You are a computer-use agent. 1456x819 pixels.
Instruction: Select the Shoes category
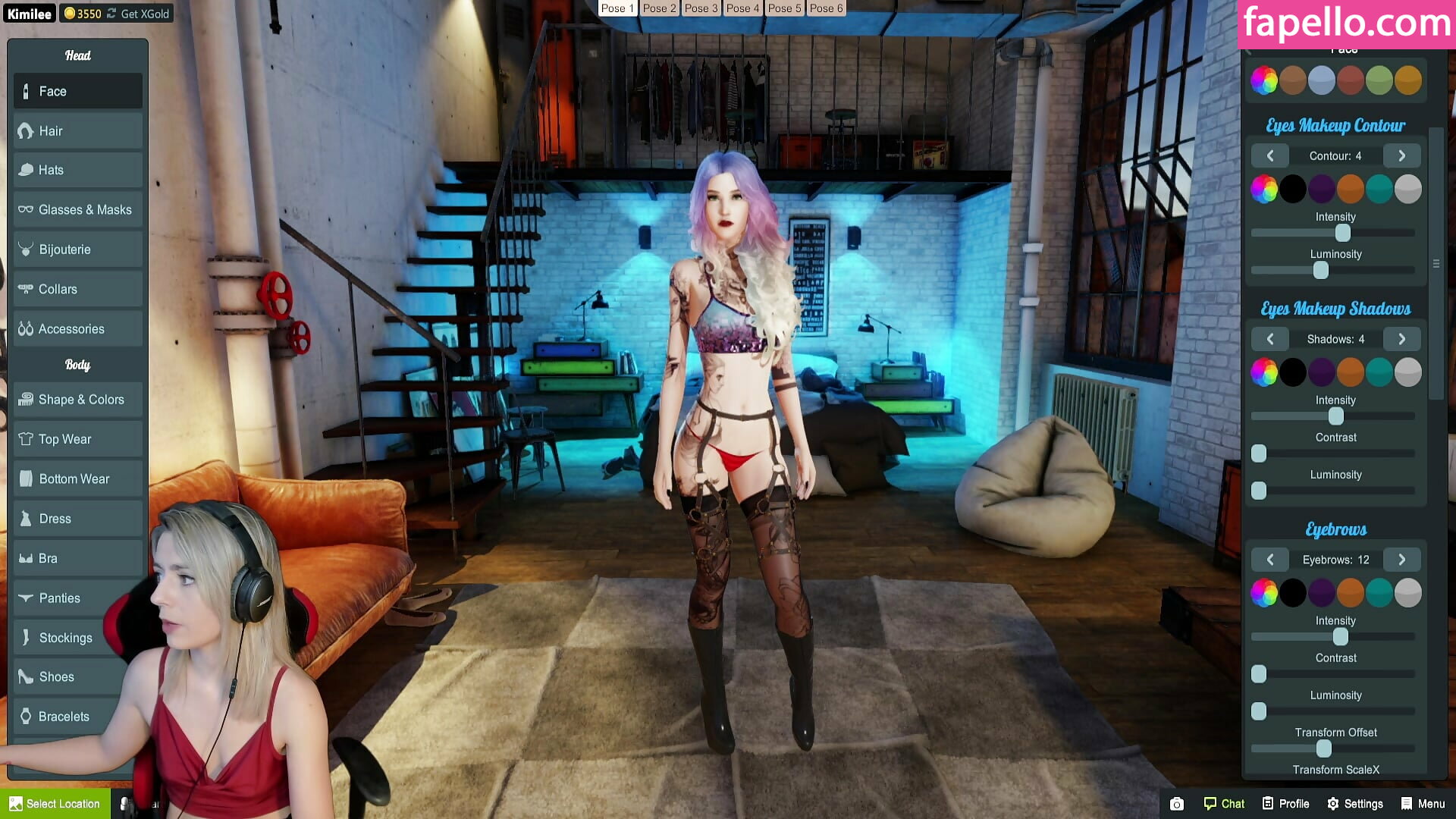click(77, 677)
